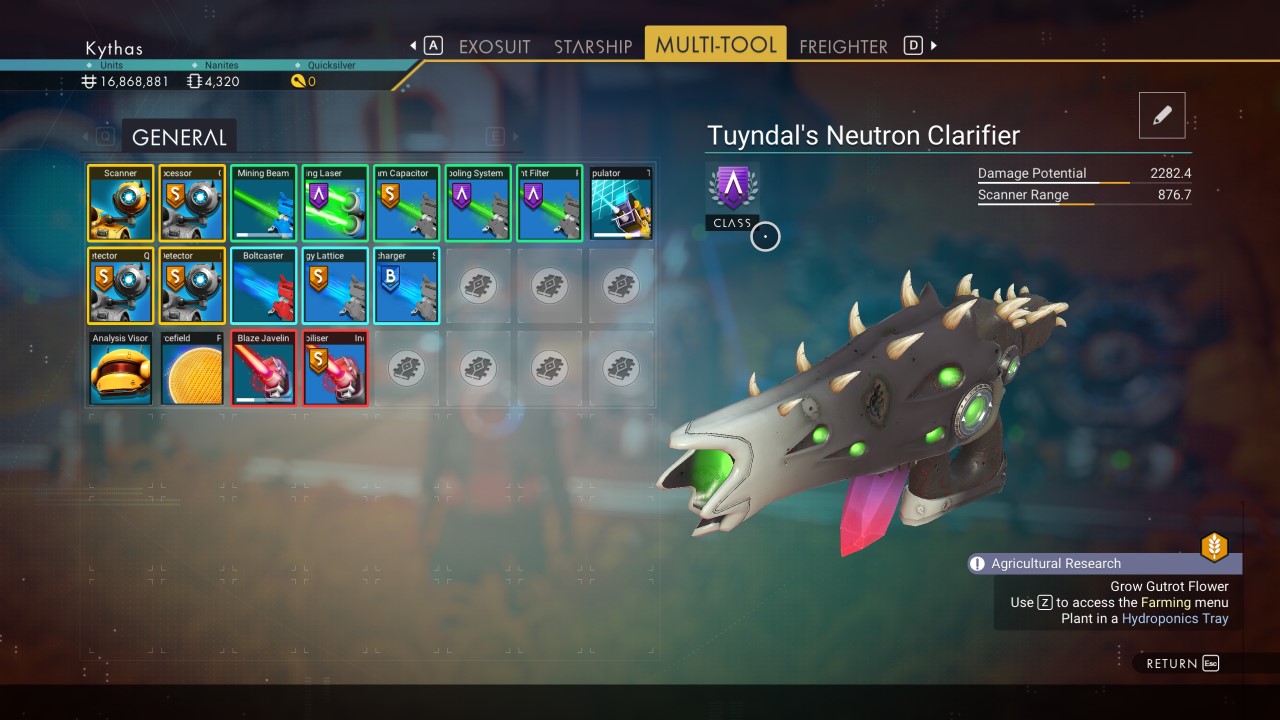The image size is (1280, 720).
Task: Click the left arrow before EXOSUIT
Action: tap(411, 45)
